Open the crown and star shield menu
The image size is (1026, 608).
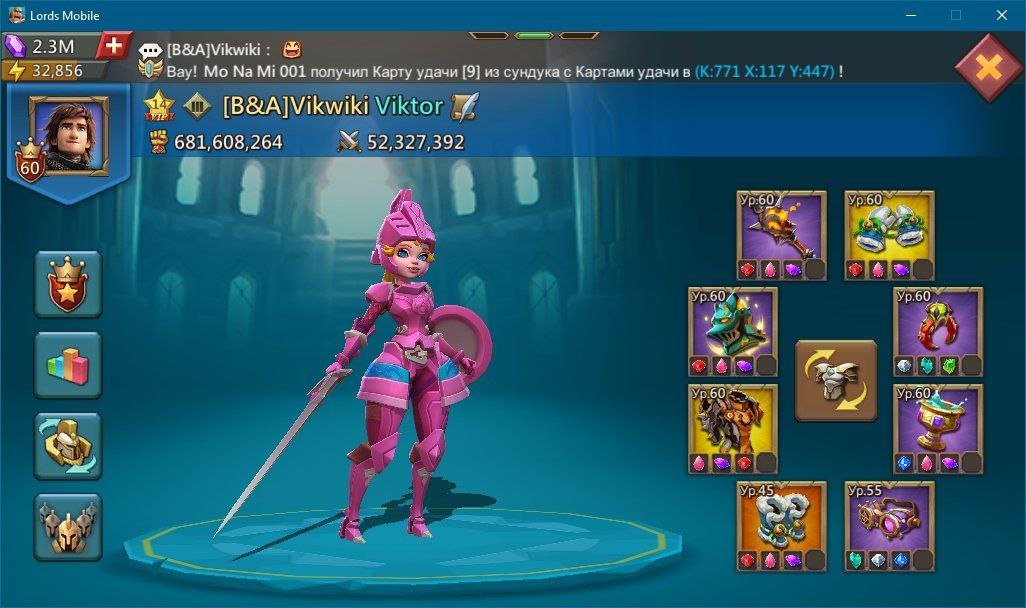pyautogui.click(x=68, y=283)
